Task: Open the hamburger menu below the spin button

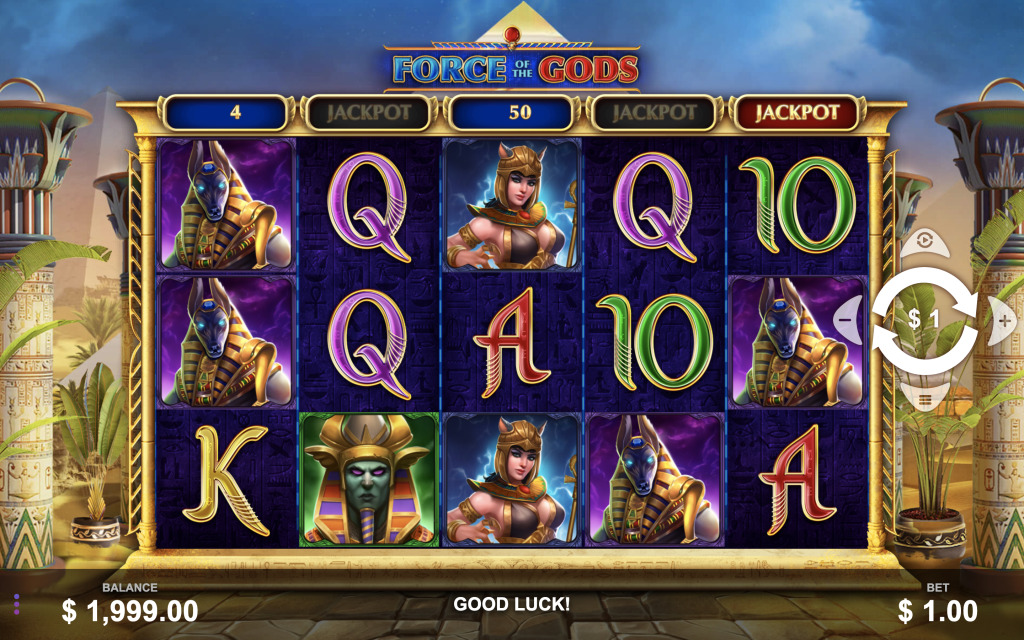Action: (x=924, y=399)
